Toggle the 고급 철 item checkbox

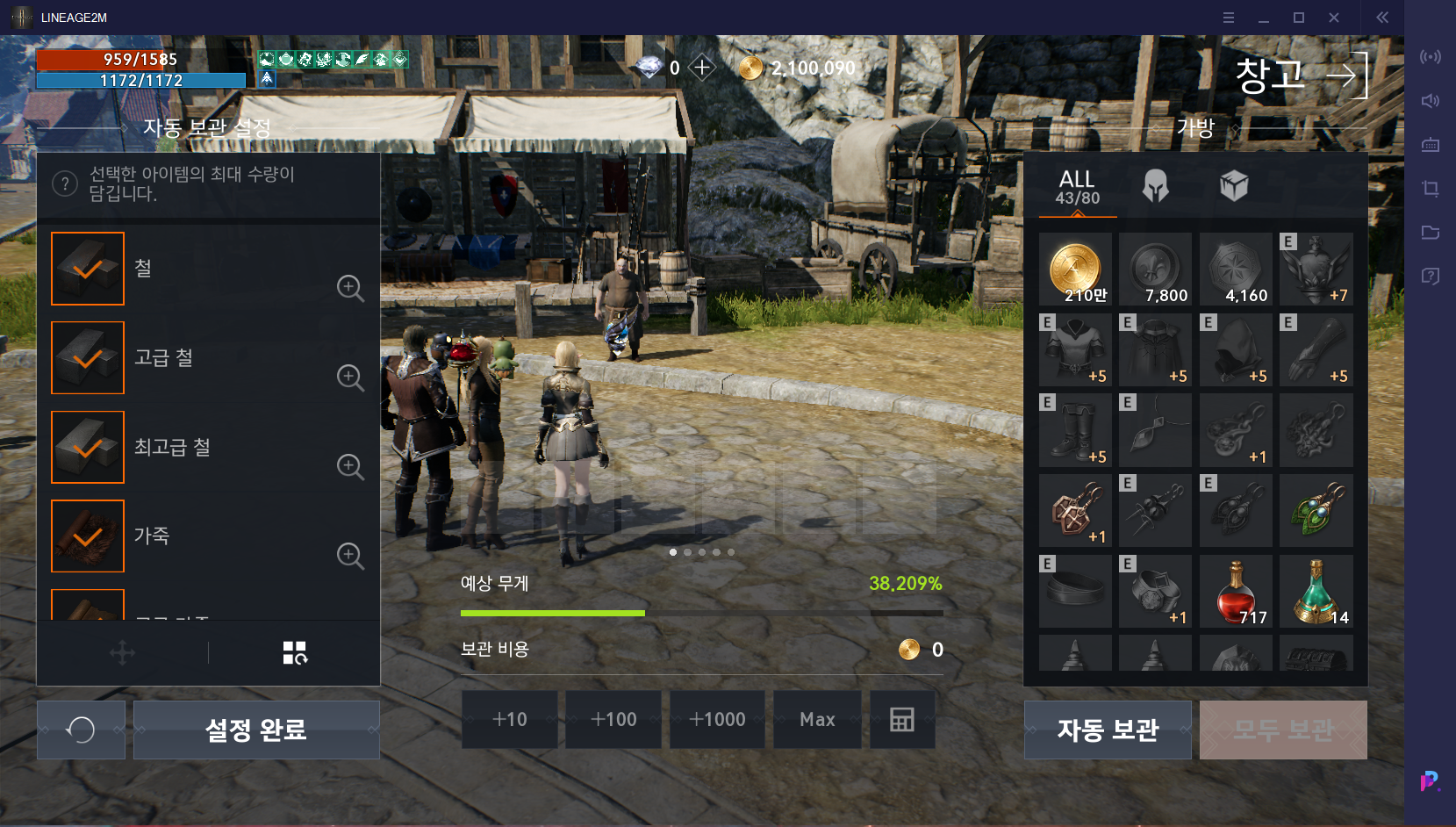pyautogui.click(x=88, y=358)
